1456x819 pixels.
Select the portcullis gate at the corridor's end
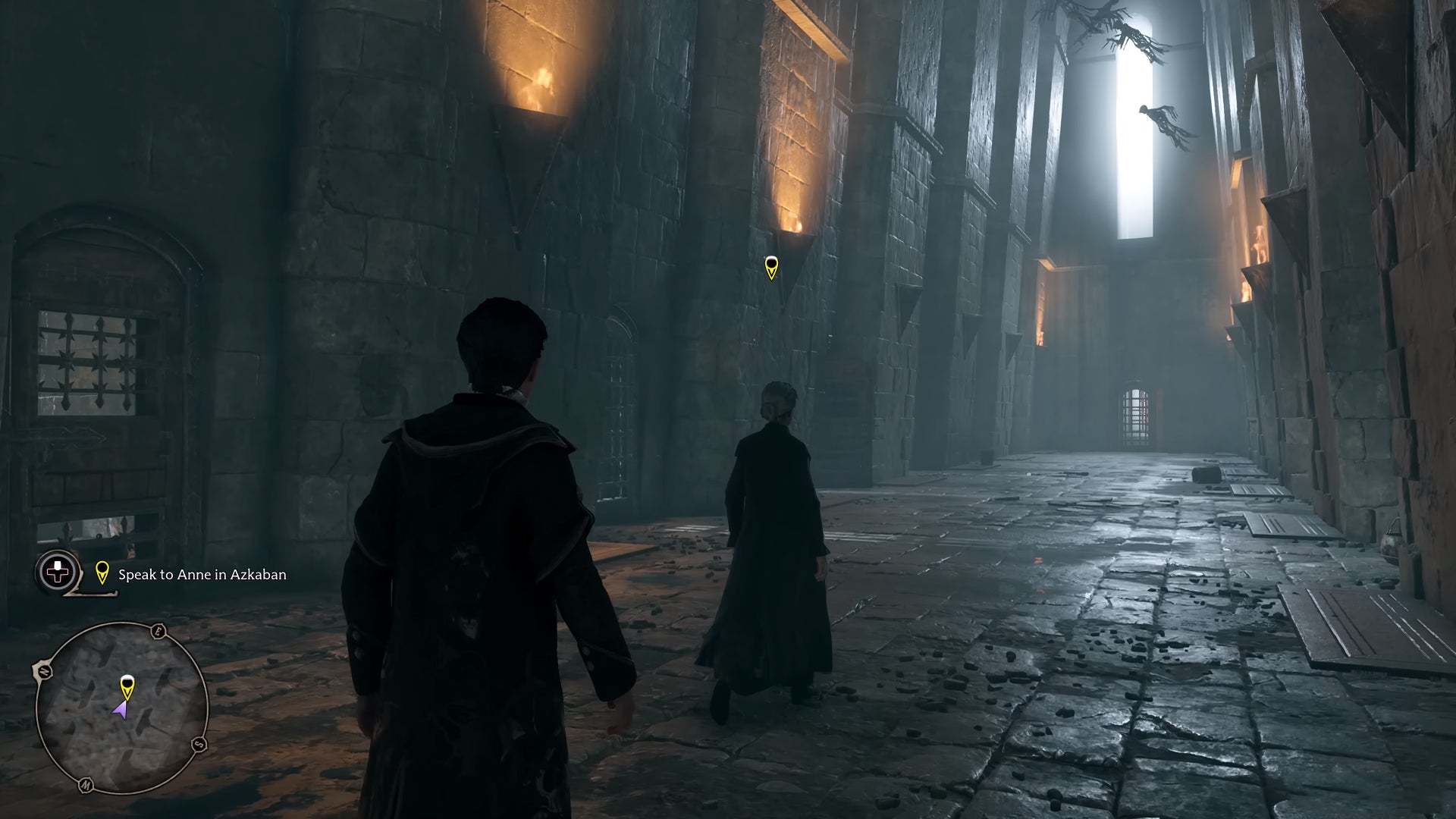(x=1135, y=413)
